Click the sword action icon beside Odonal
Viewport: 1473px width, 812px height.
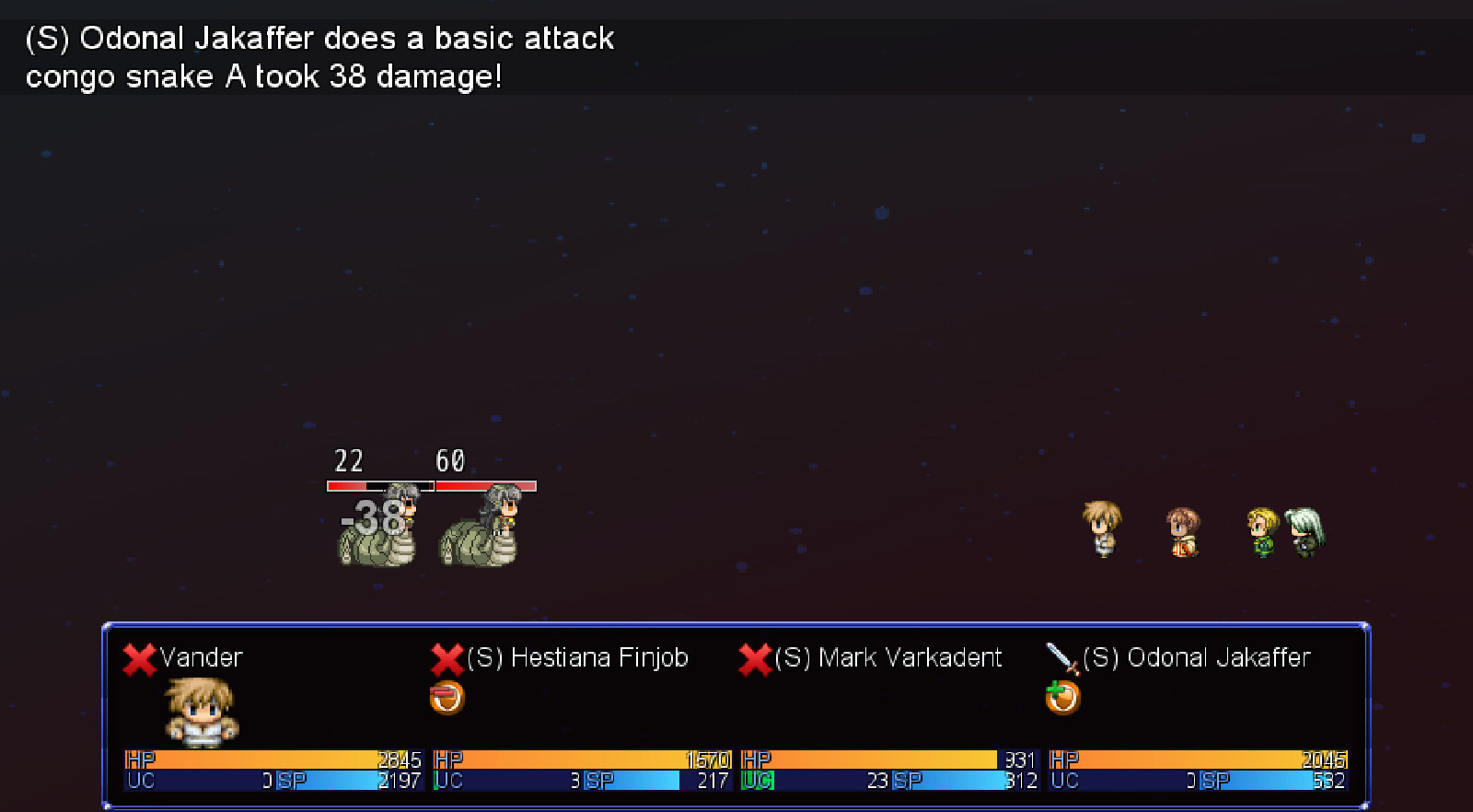point(1062,658)
